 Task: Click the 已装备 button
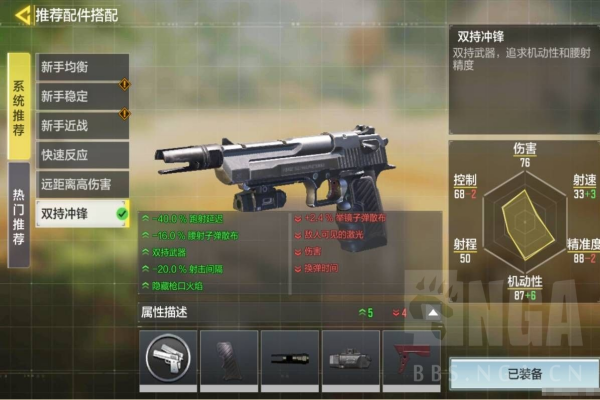tap(524, 373)
